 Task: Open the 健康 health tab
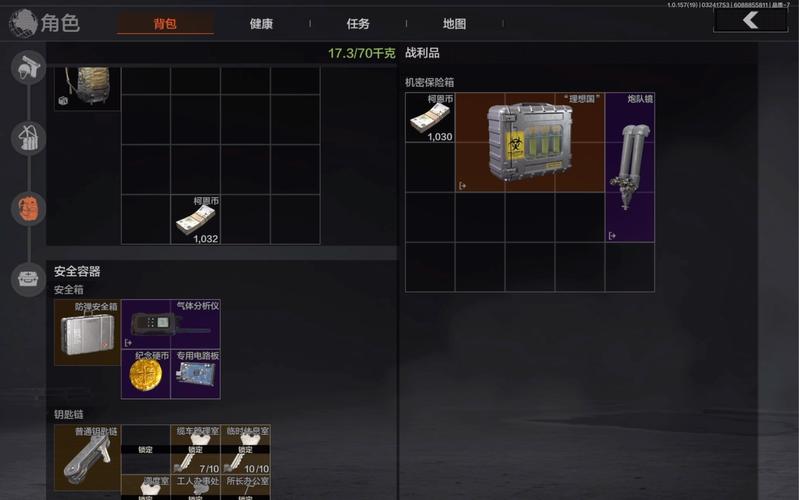(x=261, y=23)
